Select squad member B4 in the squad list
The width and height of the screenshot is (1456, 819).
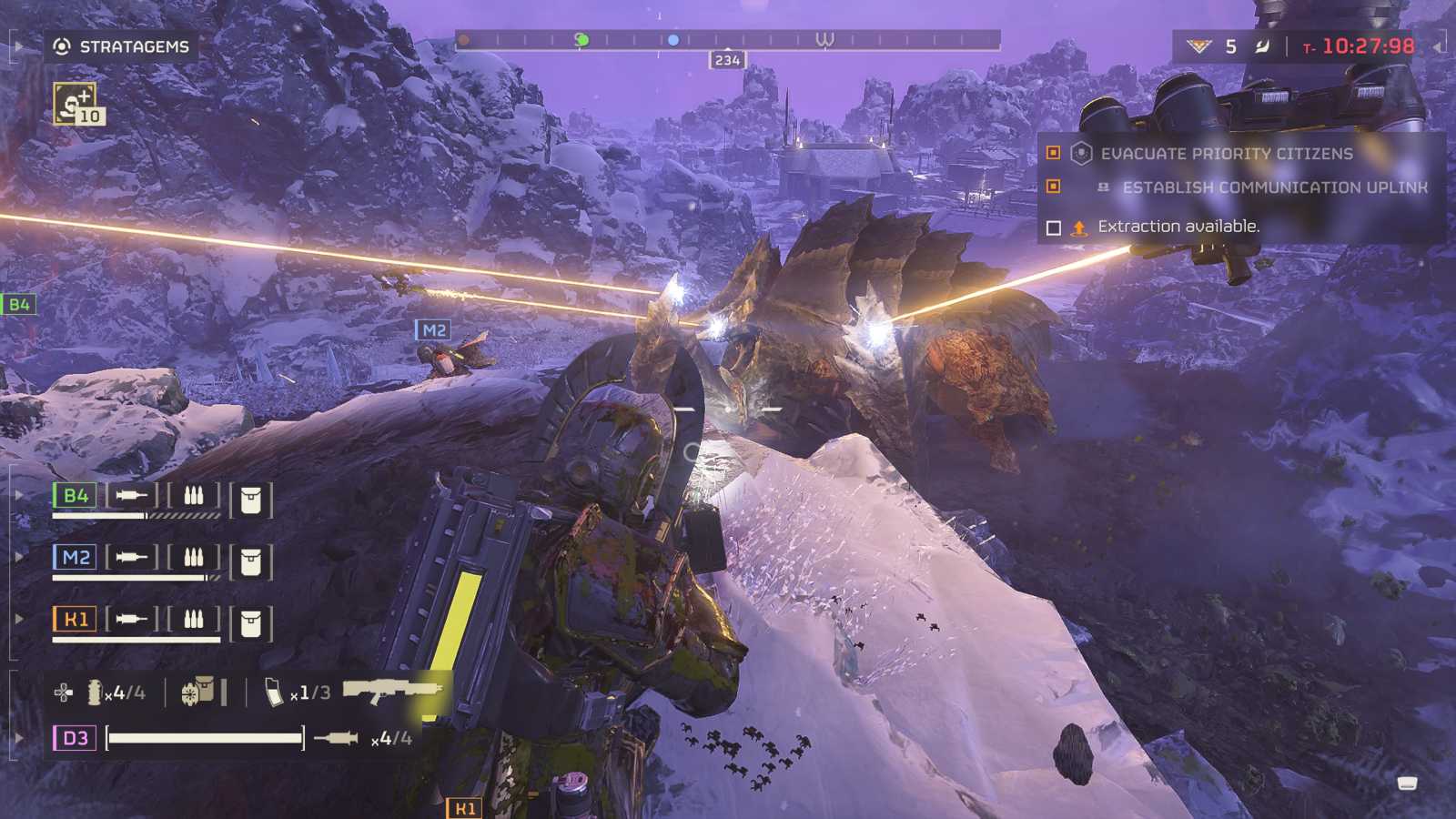click(75, 496)
